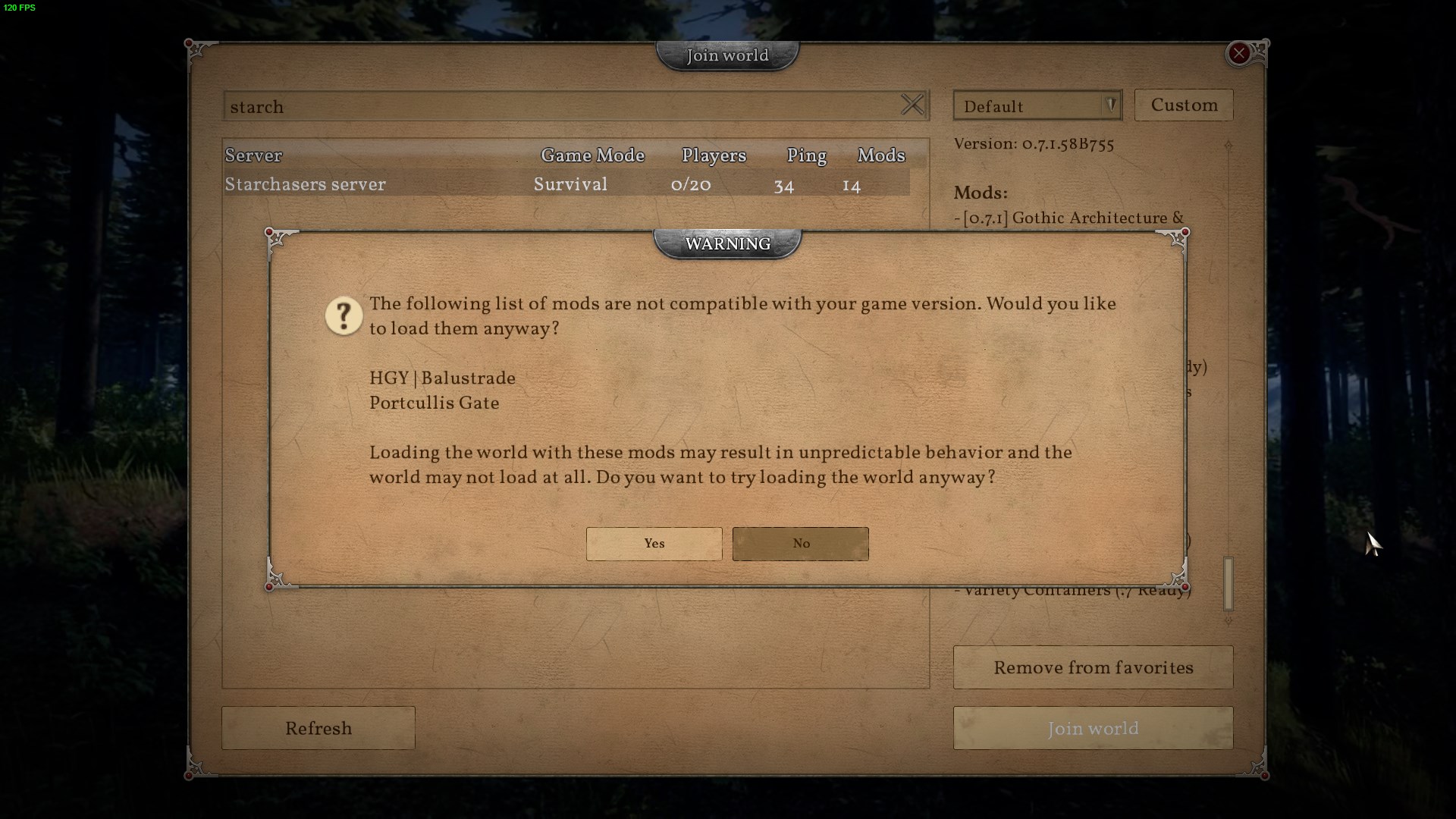Choose the Custom button
This screenshot has width=1456, height=819.
1183,105
